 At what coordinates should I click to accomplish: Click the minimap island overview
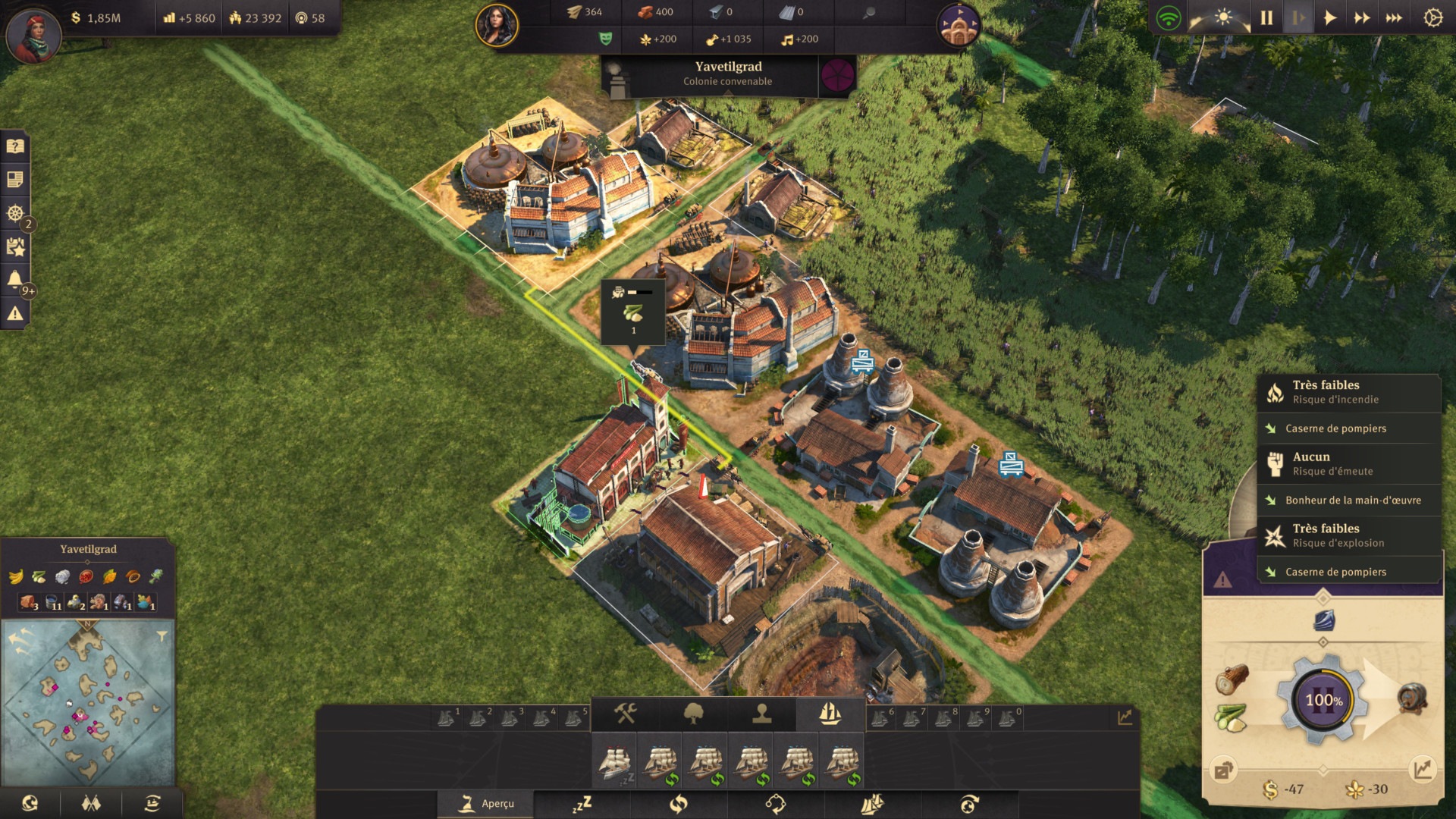coord(89,701)
